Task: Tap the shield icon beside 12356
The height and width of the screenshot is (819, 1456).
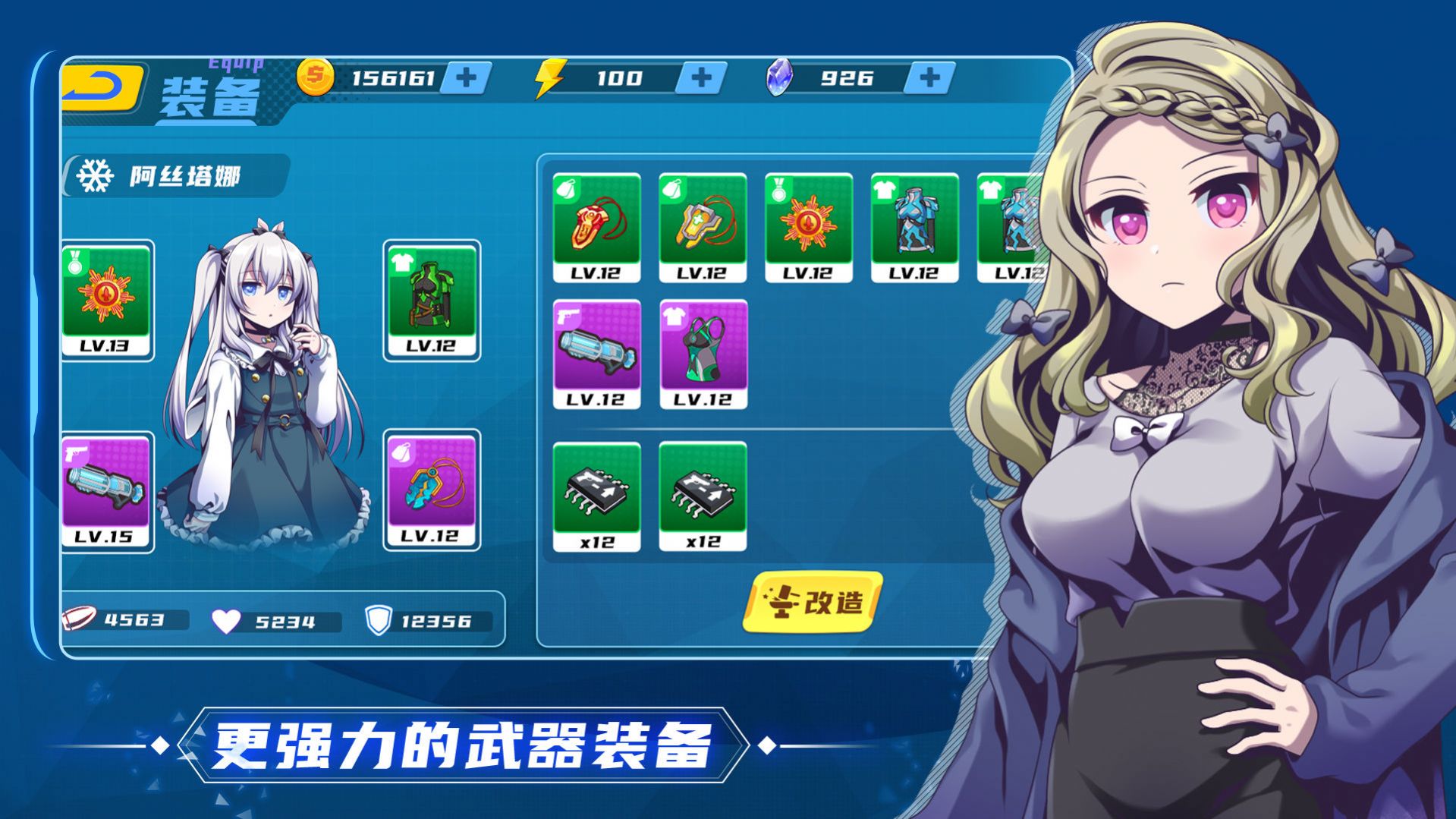Action: point(377,619)
